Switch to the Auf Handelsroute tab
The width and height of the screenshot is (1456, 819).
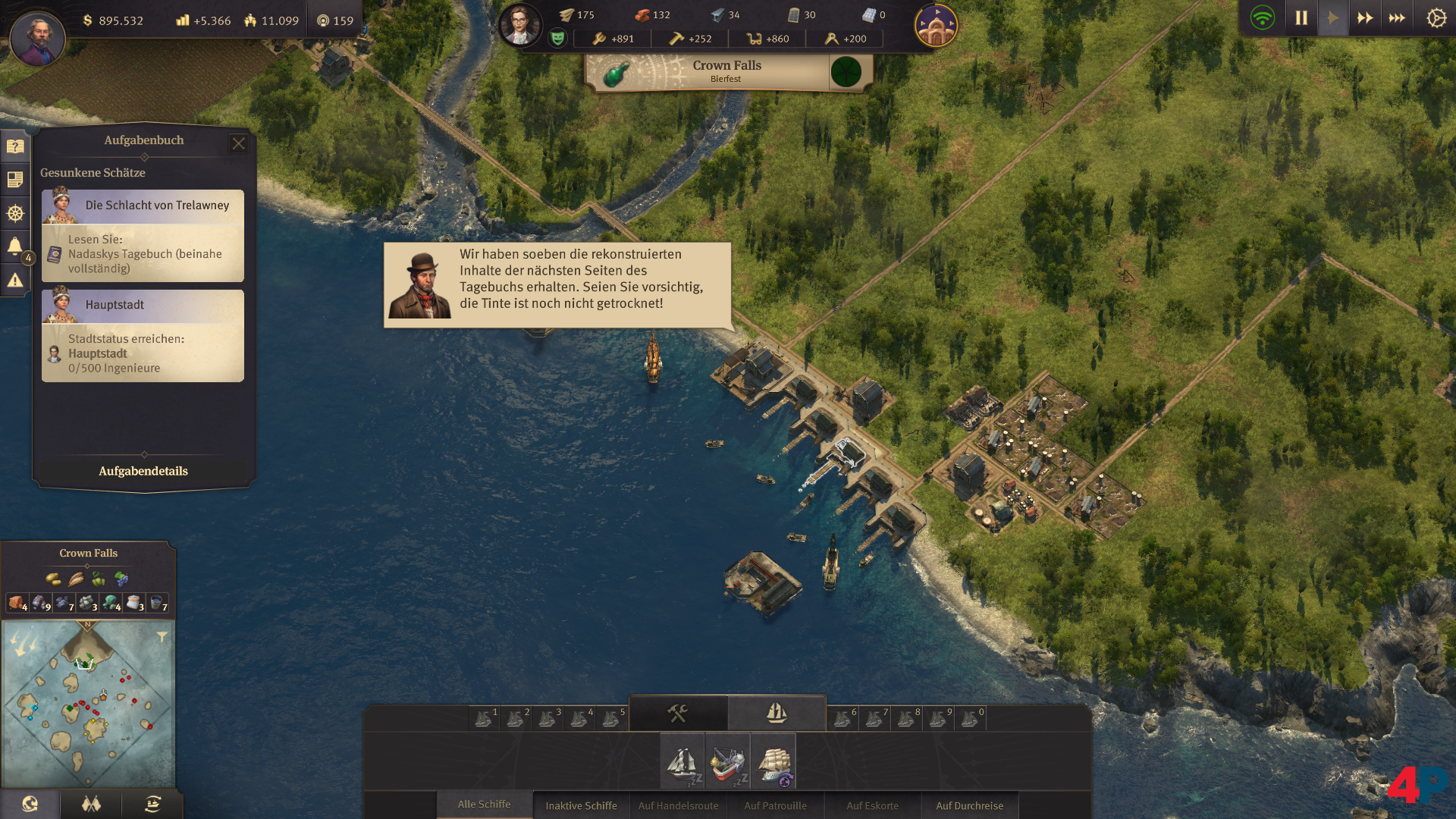(678, 805)
